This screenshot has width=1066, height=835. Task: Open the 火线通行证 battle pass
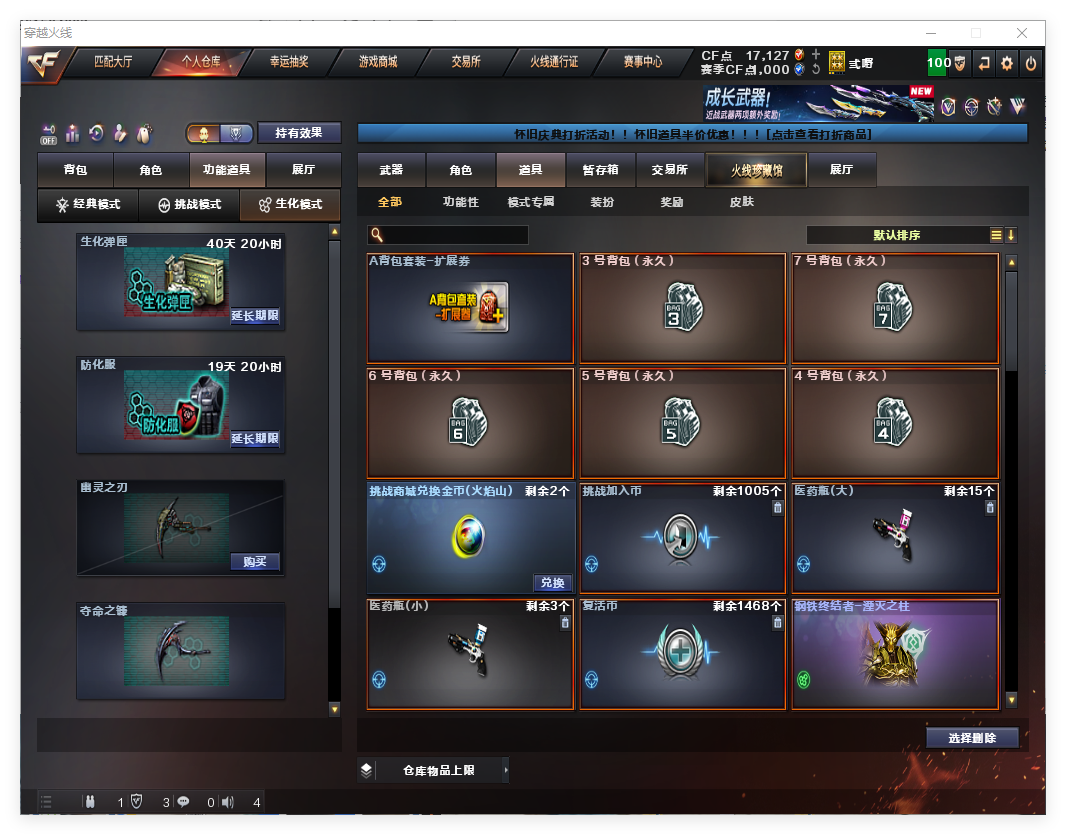[x=554, y=62]
